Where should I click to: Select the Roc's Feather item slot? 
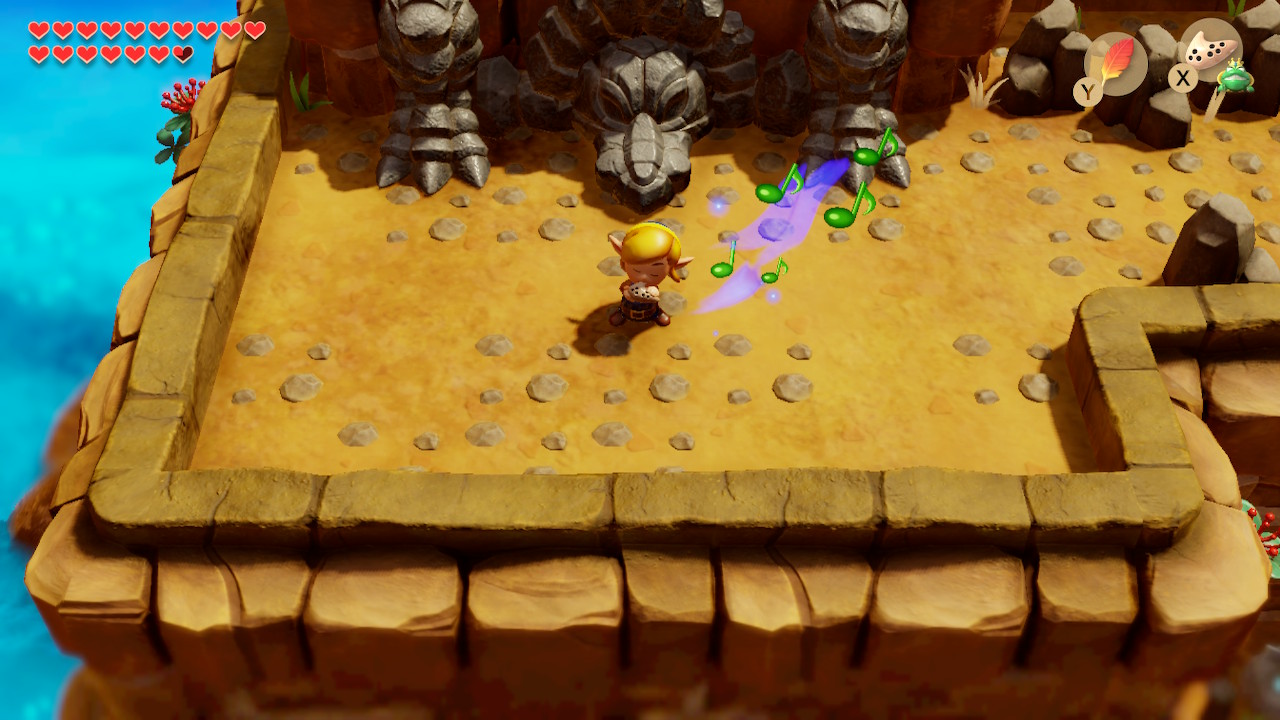(1115, 63)
